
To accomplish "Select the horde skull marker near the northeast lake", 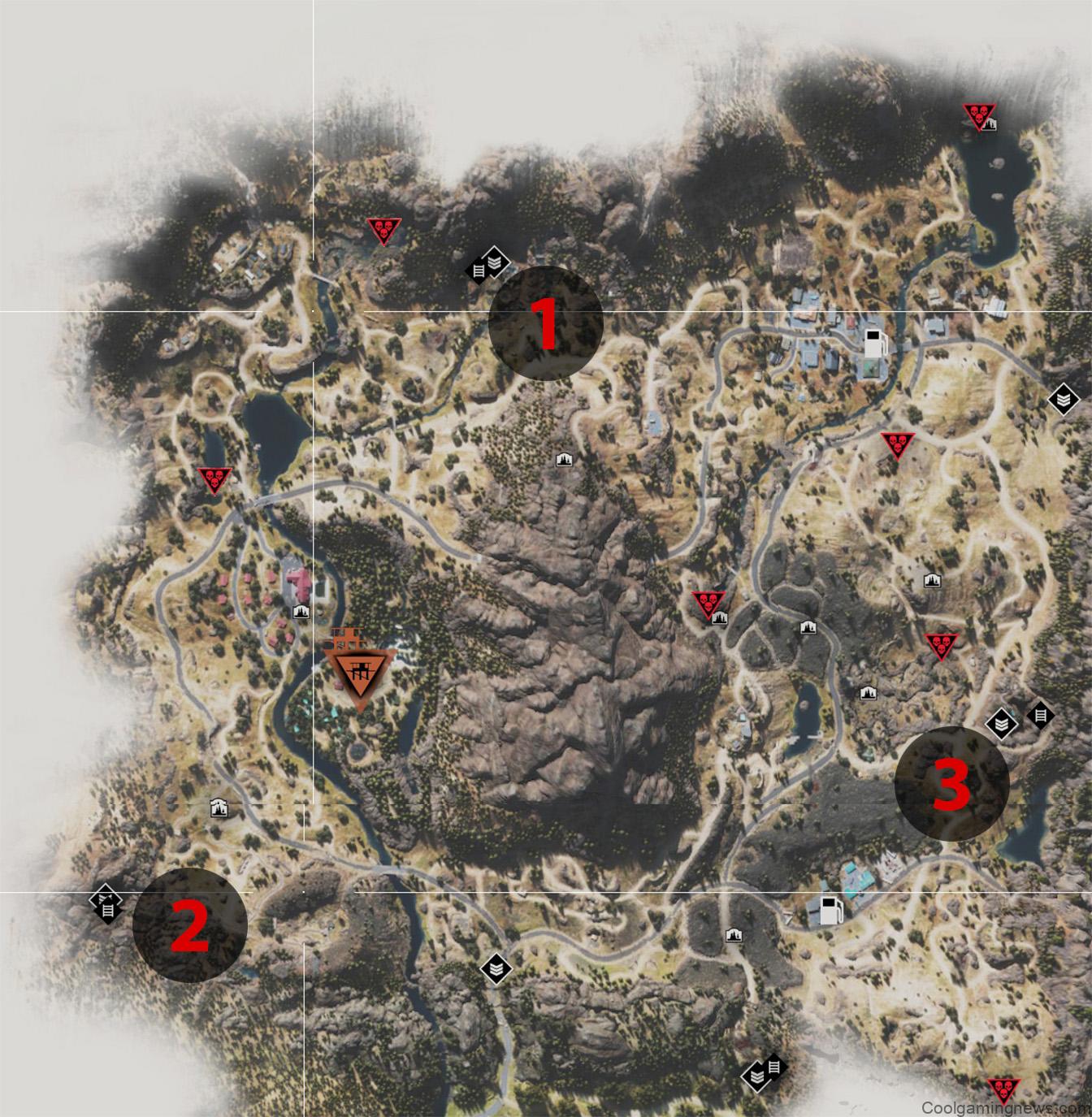I will tap(980, 116).
